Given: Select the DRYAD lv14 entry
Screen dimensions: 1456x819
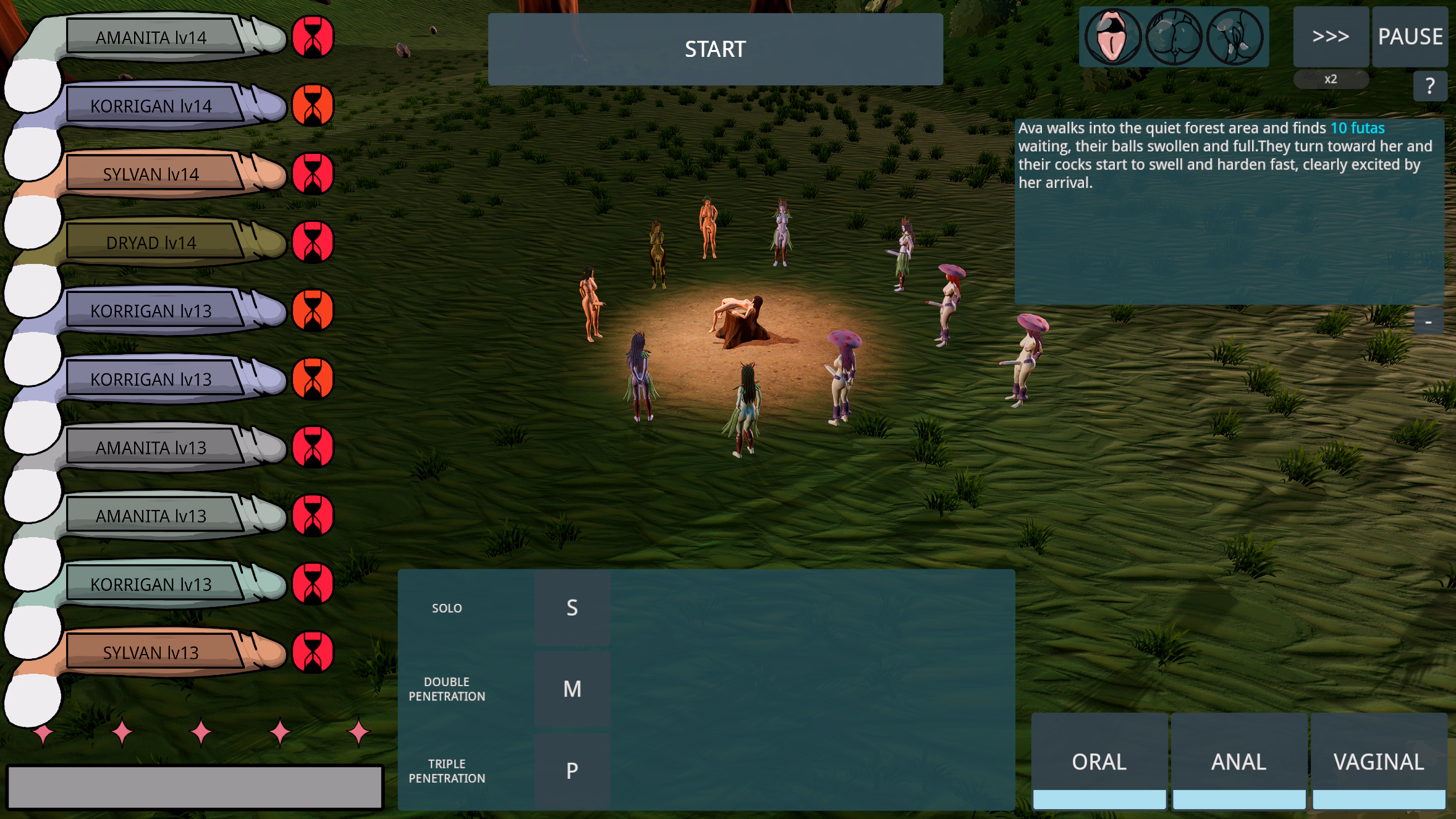Looking at the screenshot, I should tap(151, 243).
